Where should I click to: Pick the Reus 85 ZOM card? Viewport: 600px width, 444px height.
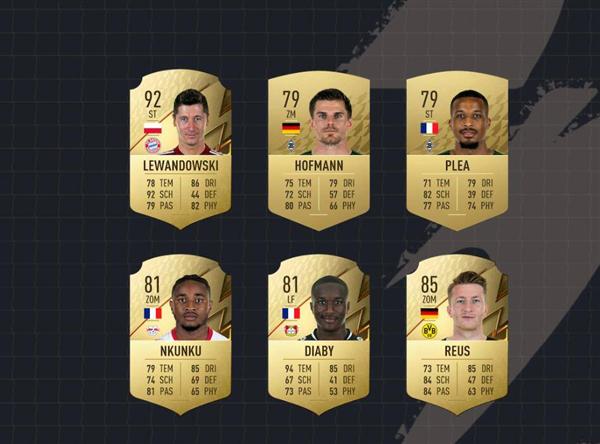[456, 335]
